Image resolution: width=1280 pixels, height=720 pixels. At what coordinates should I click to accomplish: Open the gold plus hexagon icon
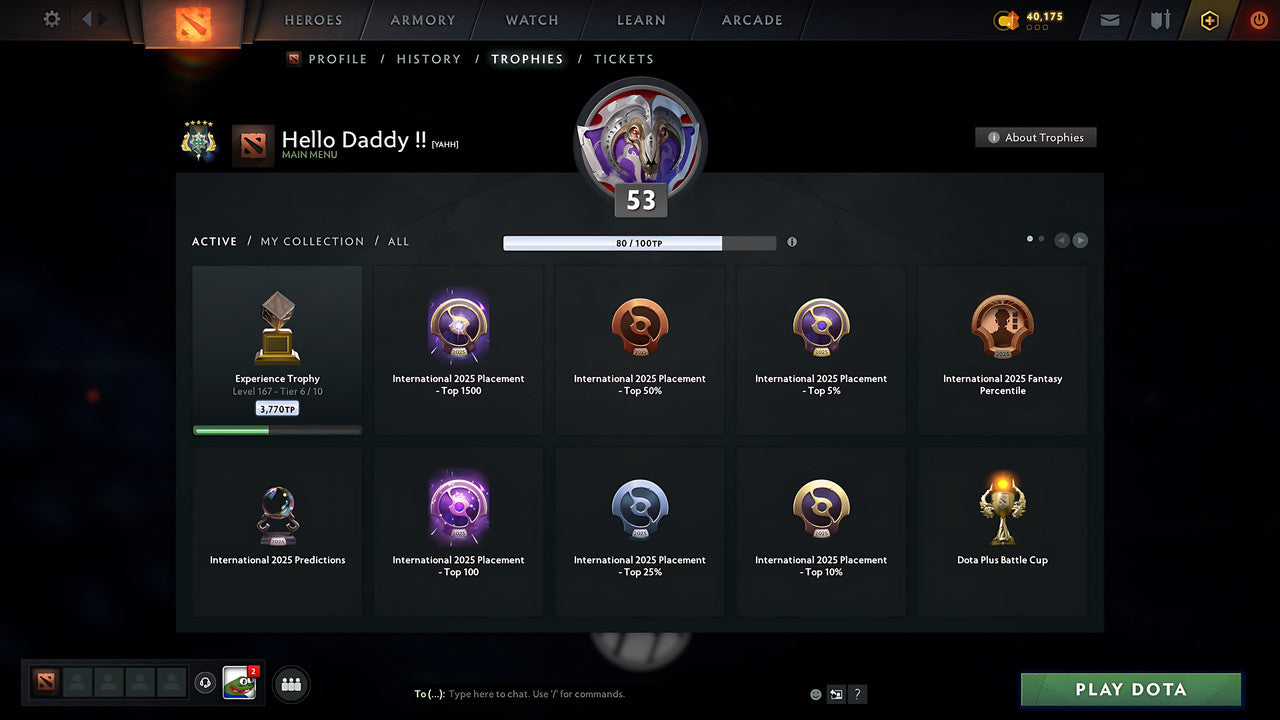click(x=1209, y=20)
